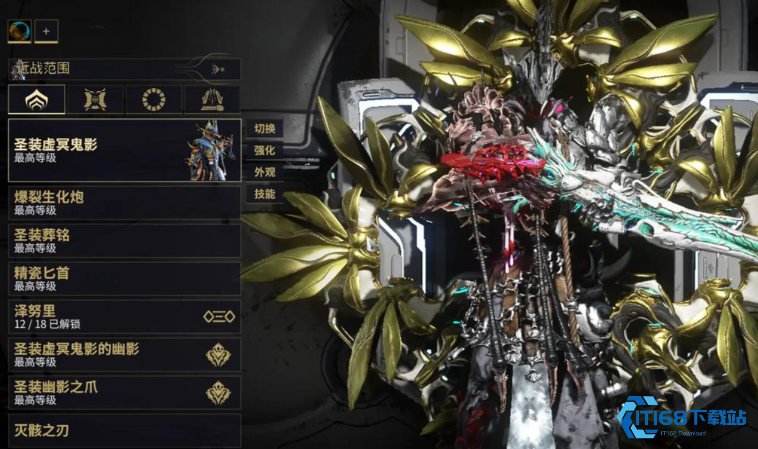Add a new loadout with the plus button
Screen dimensions: 758x449
coord(47,31)
